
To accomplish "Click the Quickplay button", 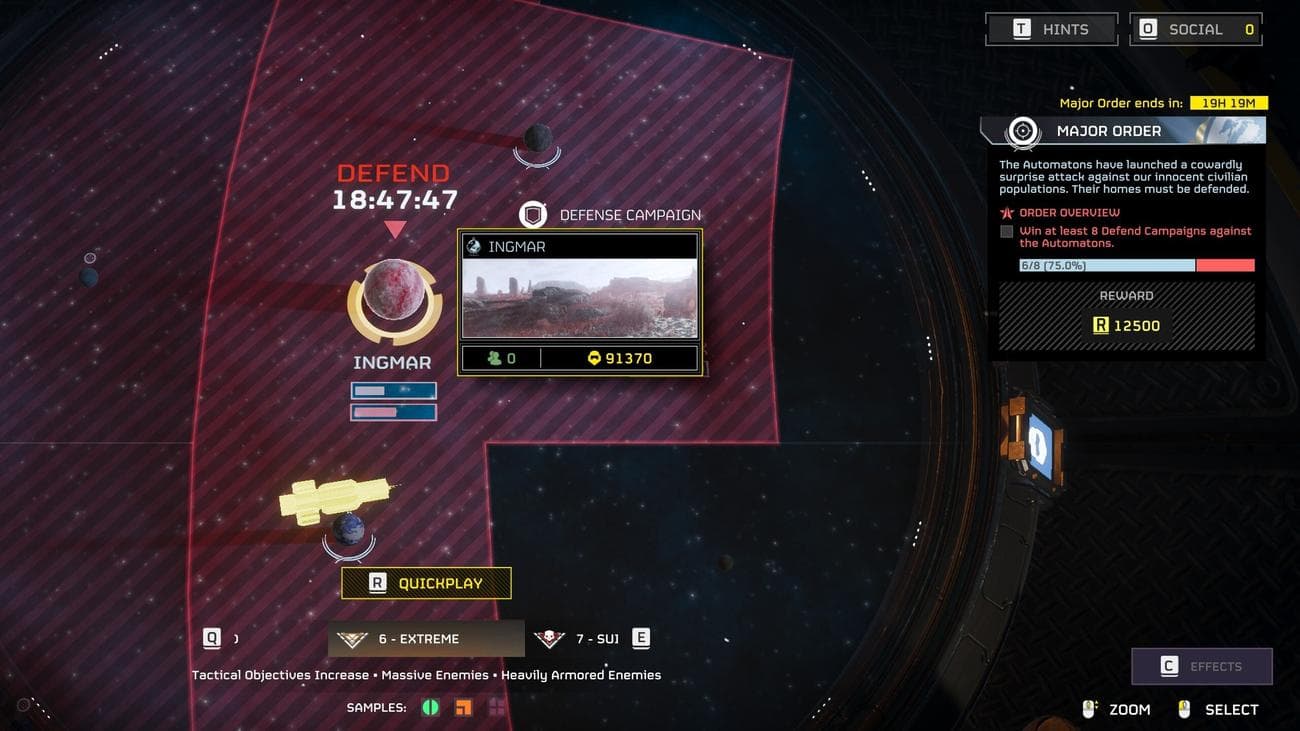I will (x=426, y=583).
